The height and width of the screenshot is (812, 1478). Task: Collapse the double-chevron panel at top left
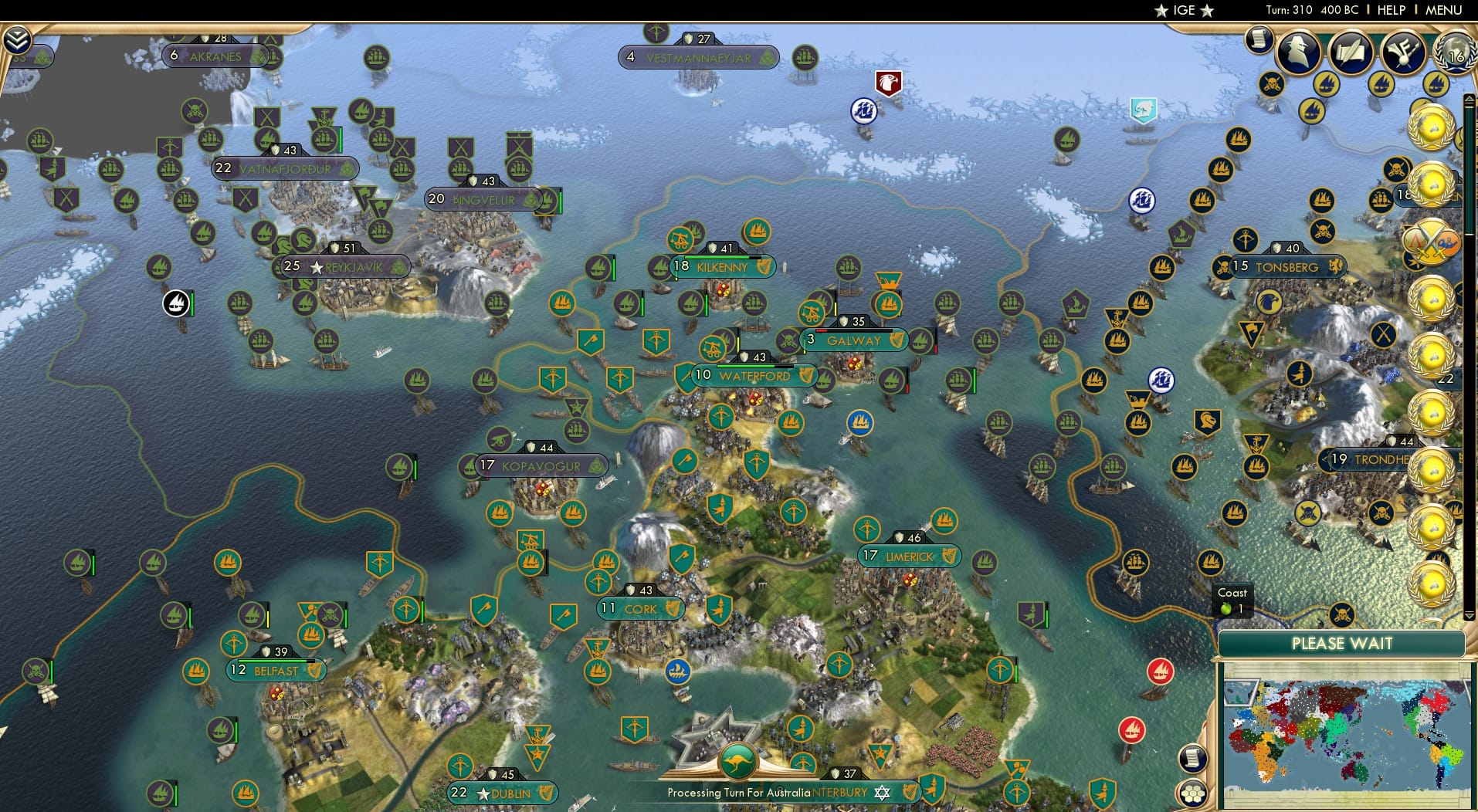click(x=17, y=39)
